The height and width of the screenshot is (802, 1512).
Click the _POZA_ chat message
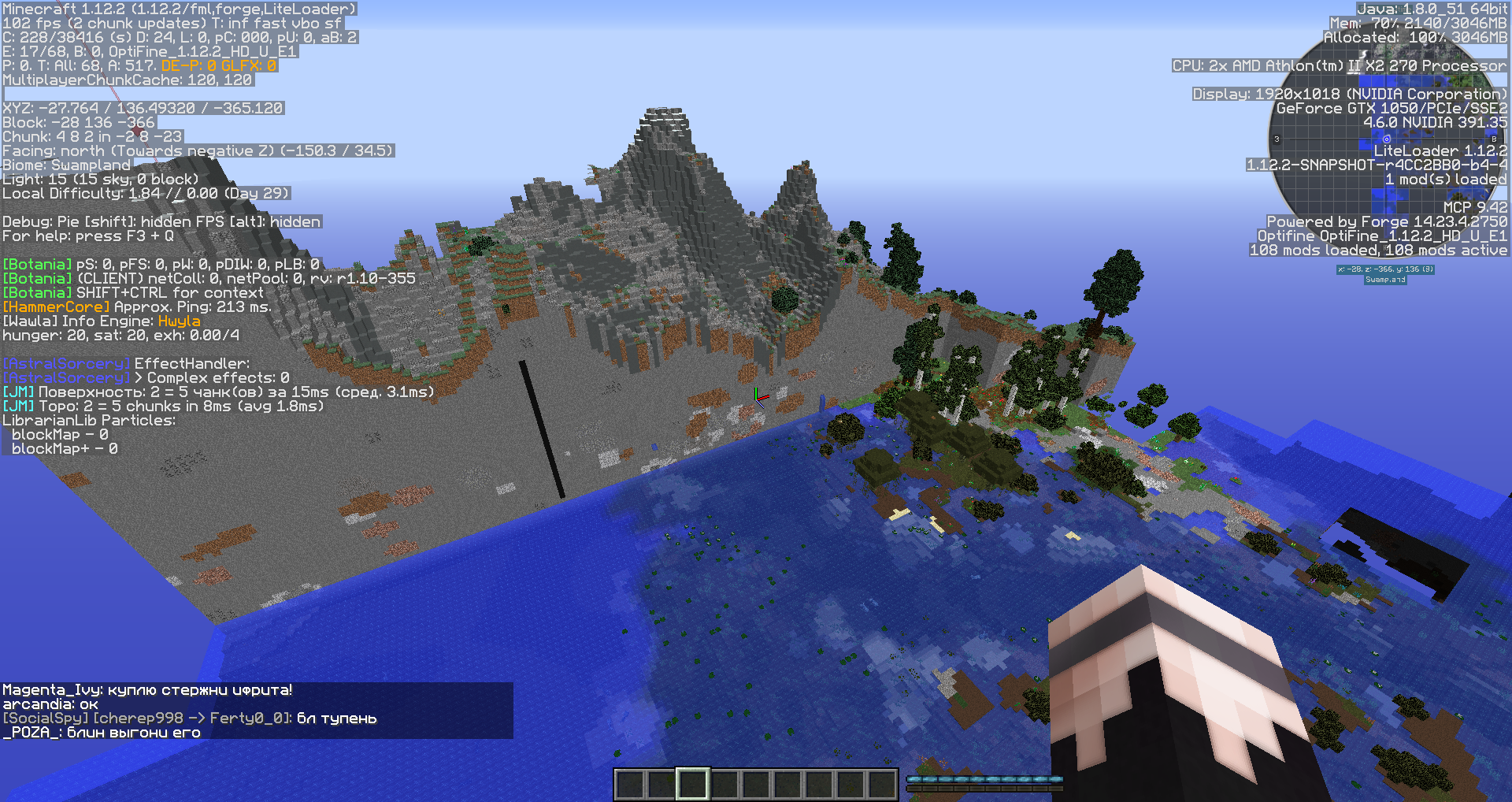tap(101, 732)
